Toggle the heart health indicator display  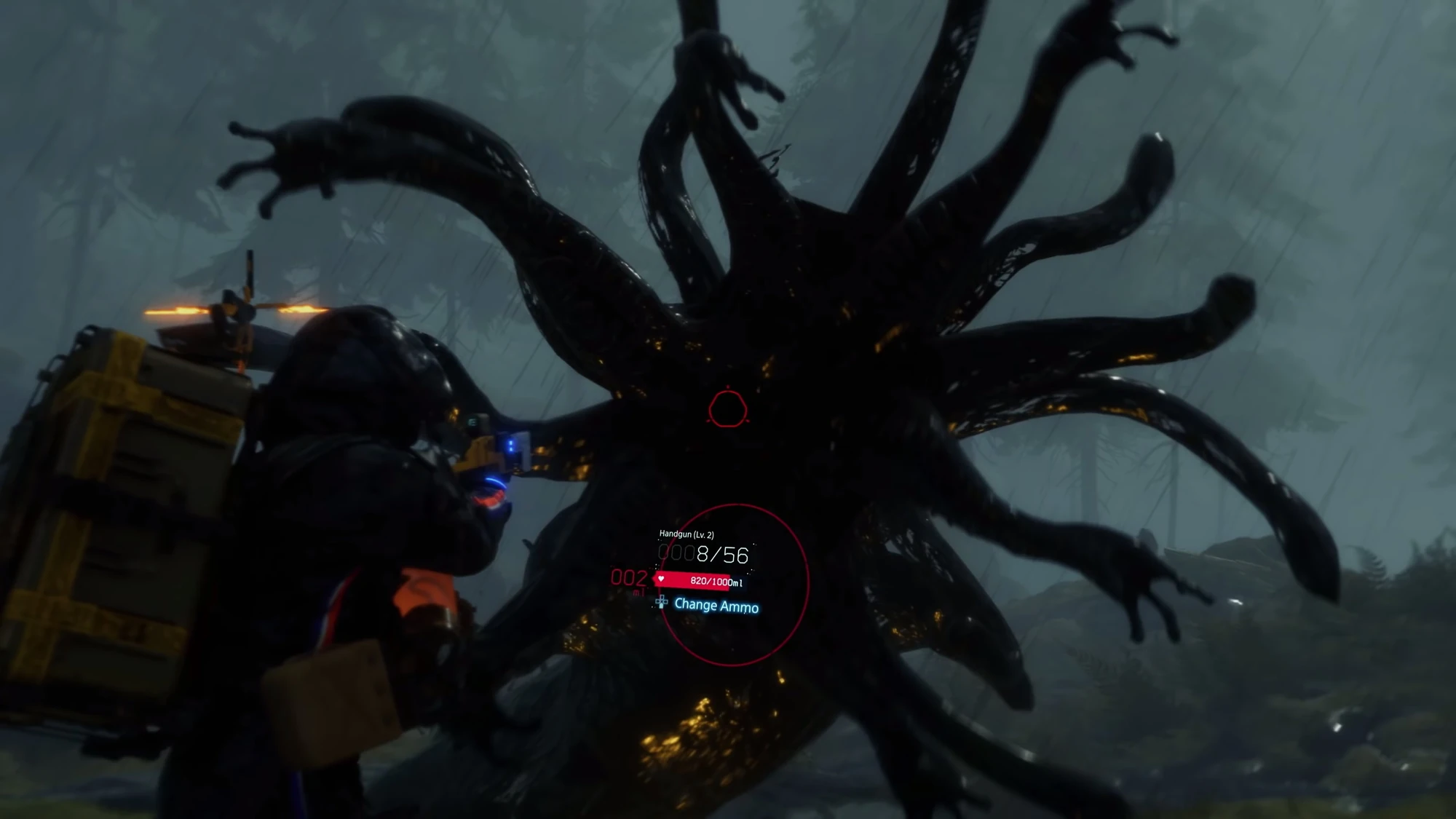[662, 580]
